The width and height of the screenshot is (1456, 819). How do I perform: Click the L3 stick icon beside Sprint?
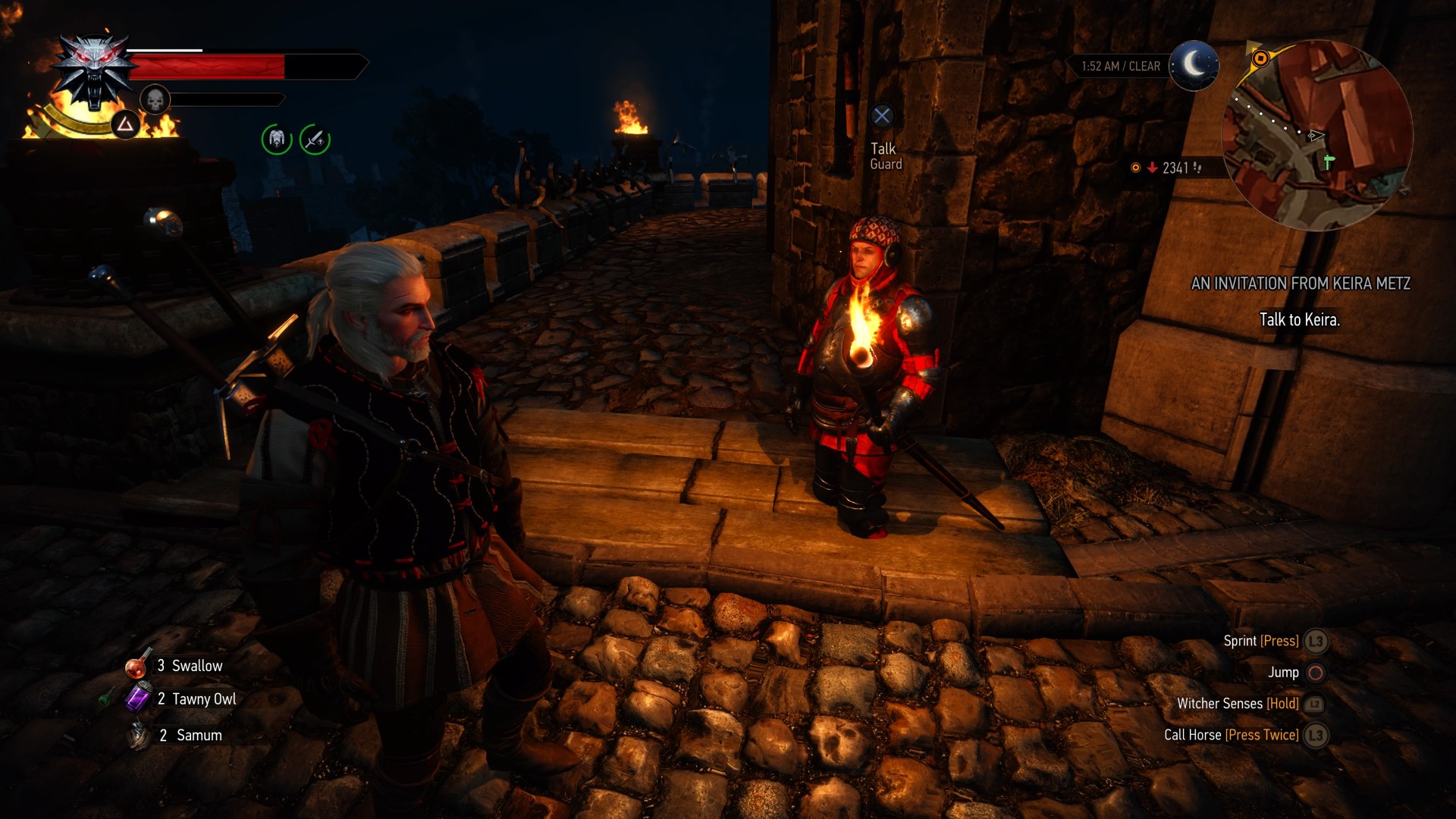point(1316,641)
